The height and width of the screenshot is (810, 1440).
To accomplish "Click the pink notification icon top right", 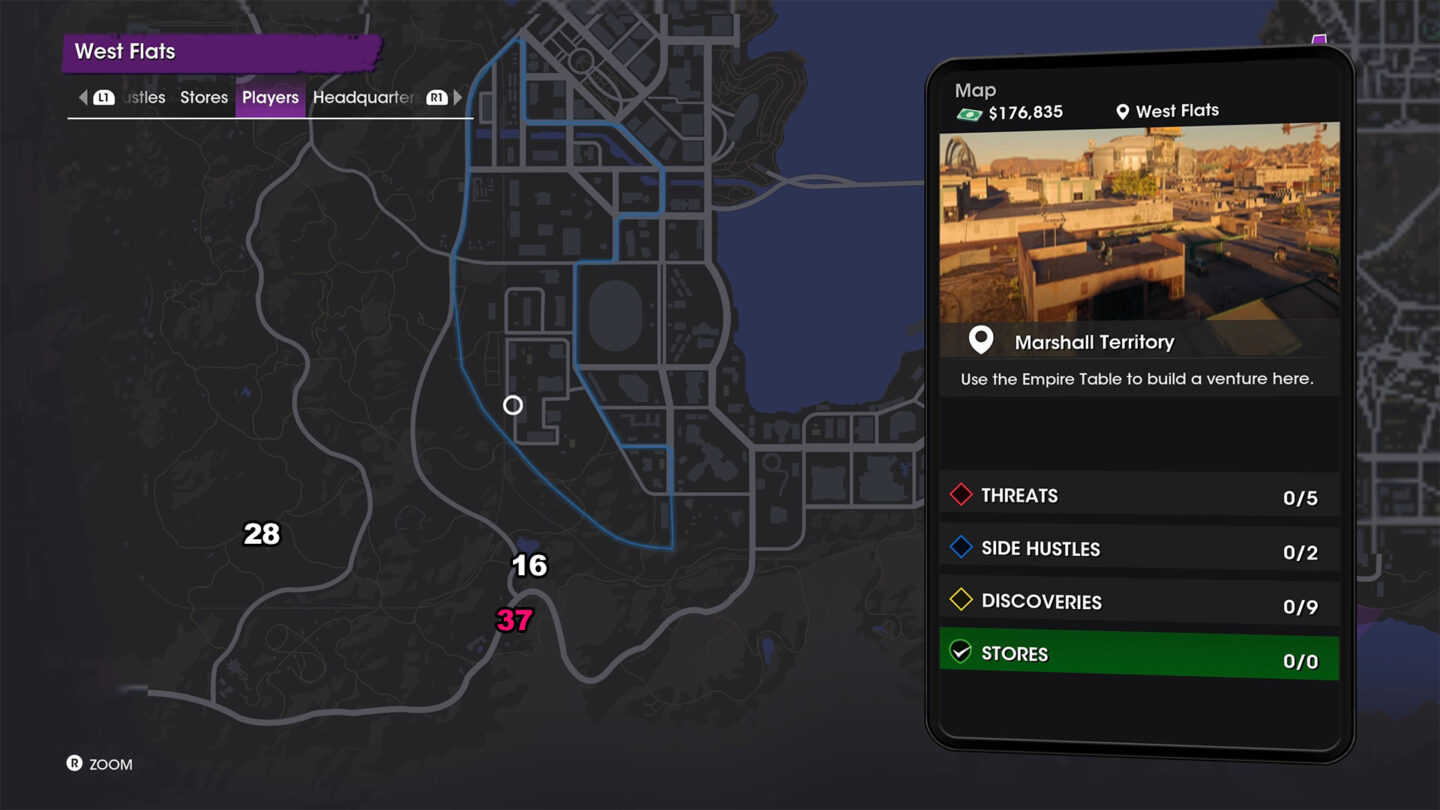I will click(1320, 37).
